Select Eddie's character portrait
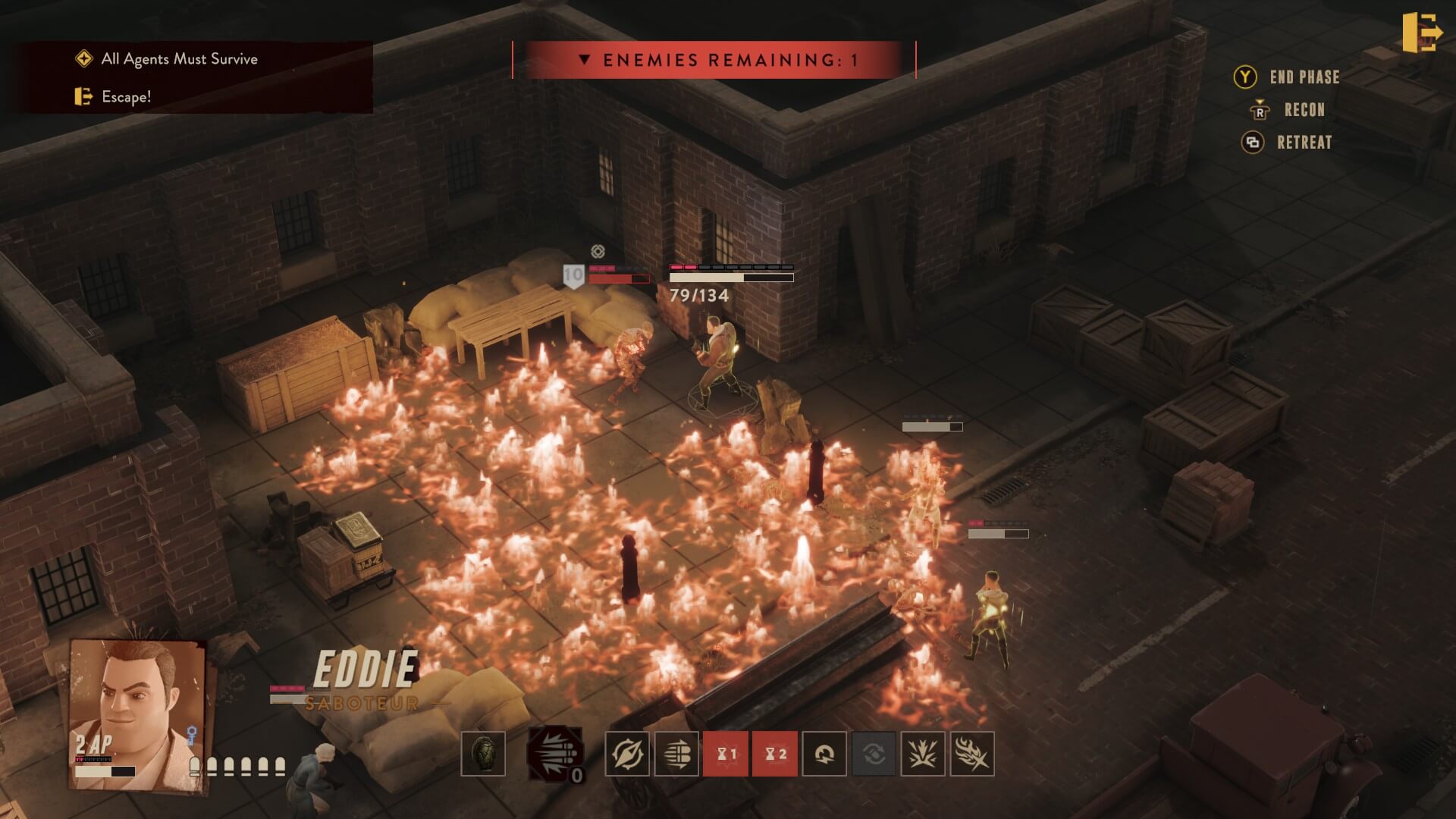1456x819 pixels. [136, 713]
